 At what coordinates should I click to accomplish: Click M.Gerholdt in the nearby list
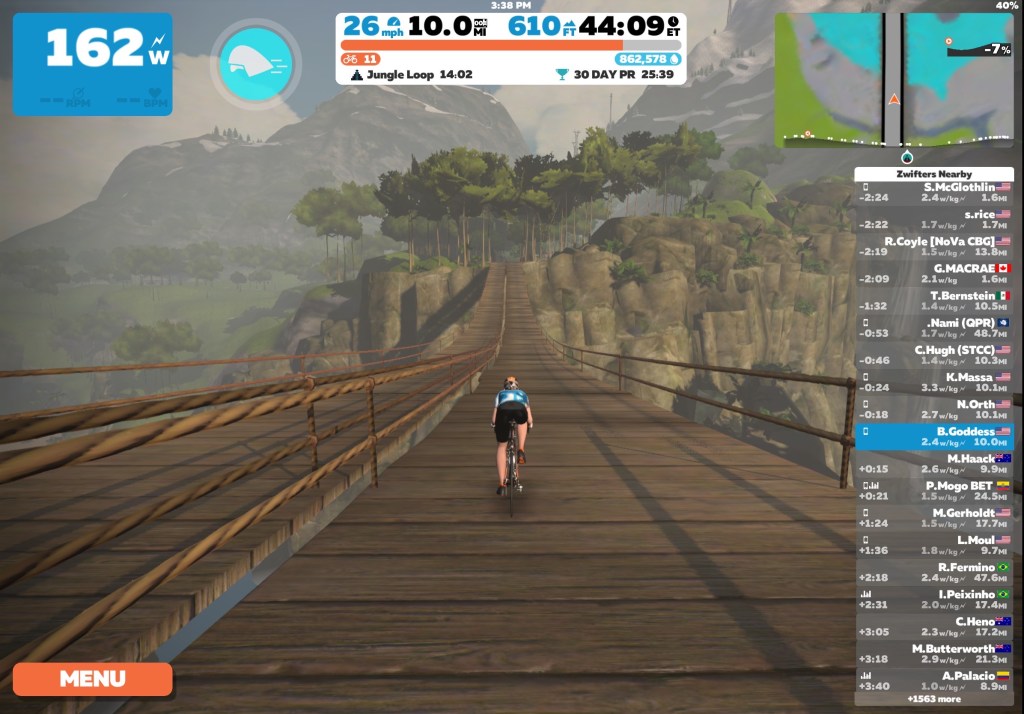pyautogui.click(x=934, y=517)
